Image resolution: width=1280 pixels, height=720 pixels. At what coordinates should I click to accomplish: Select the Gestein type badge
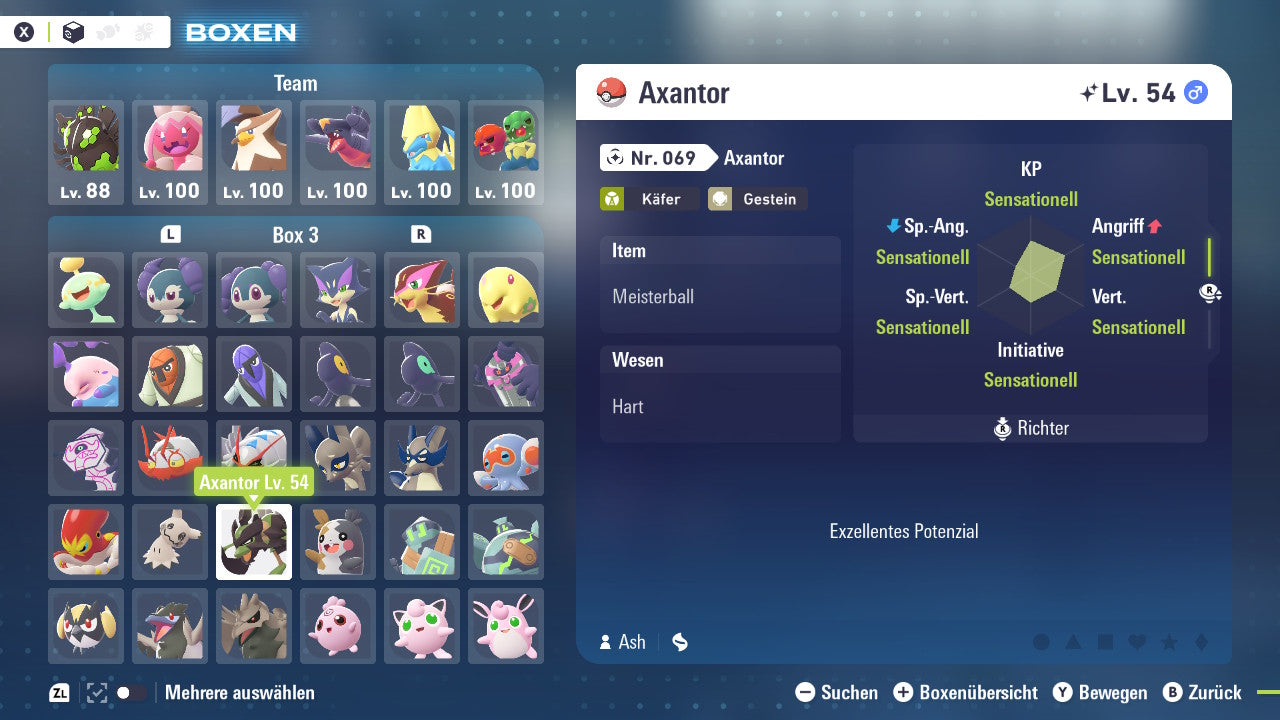(757, 199)
